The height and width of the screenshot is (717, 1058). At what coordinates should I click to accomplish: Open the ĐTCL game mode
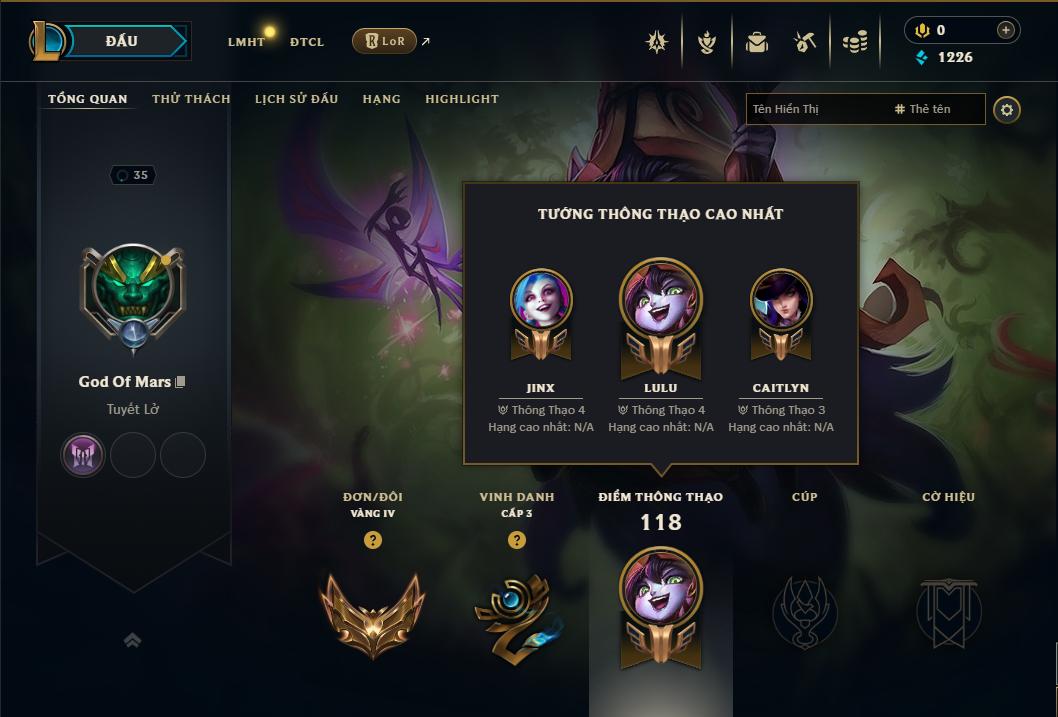(x=307, y=42)
